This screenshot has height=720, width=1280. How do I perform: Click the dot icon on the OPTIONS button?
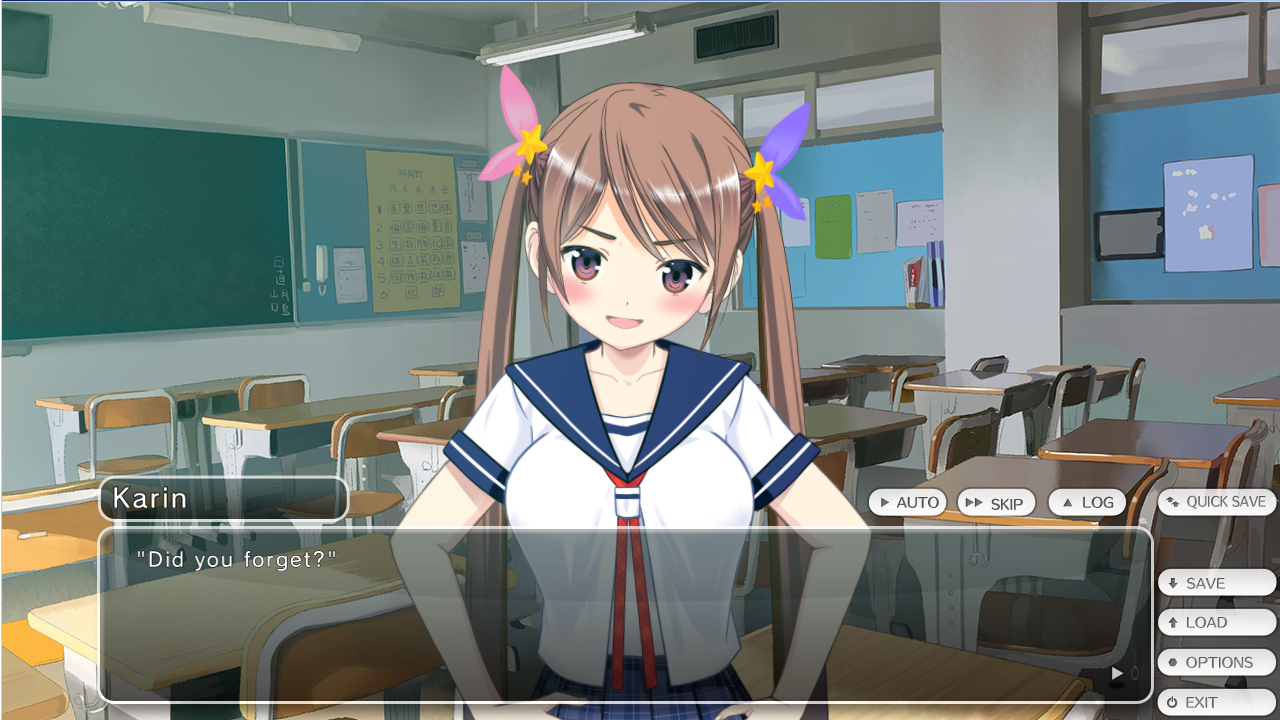tap(1172, 662)
